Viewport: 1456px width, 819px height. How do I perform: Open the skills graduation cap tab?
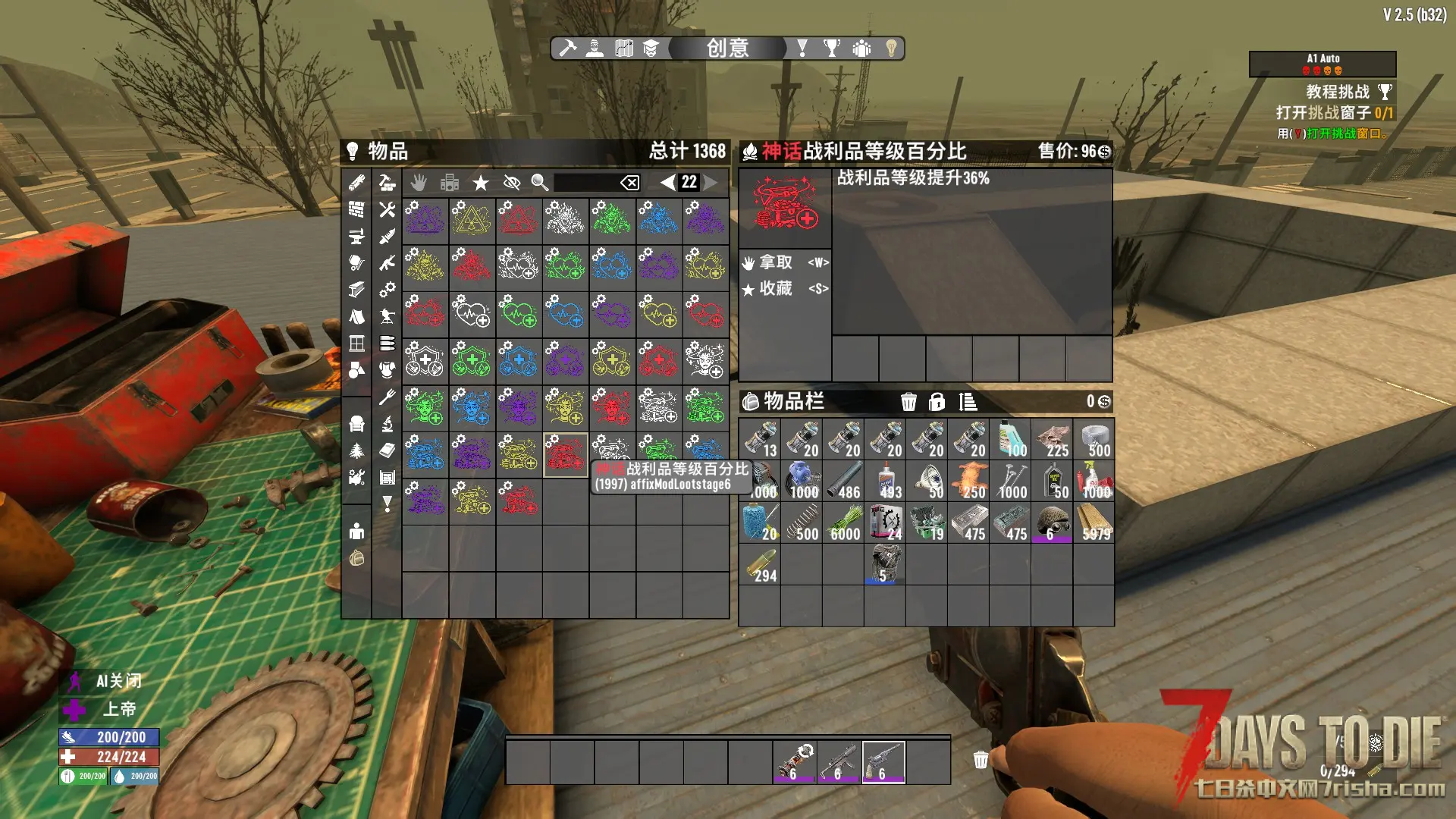point(651,49)
